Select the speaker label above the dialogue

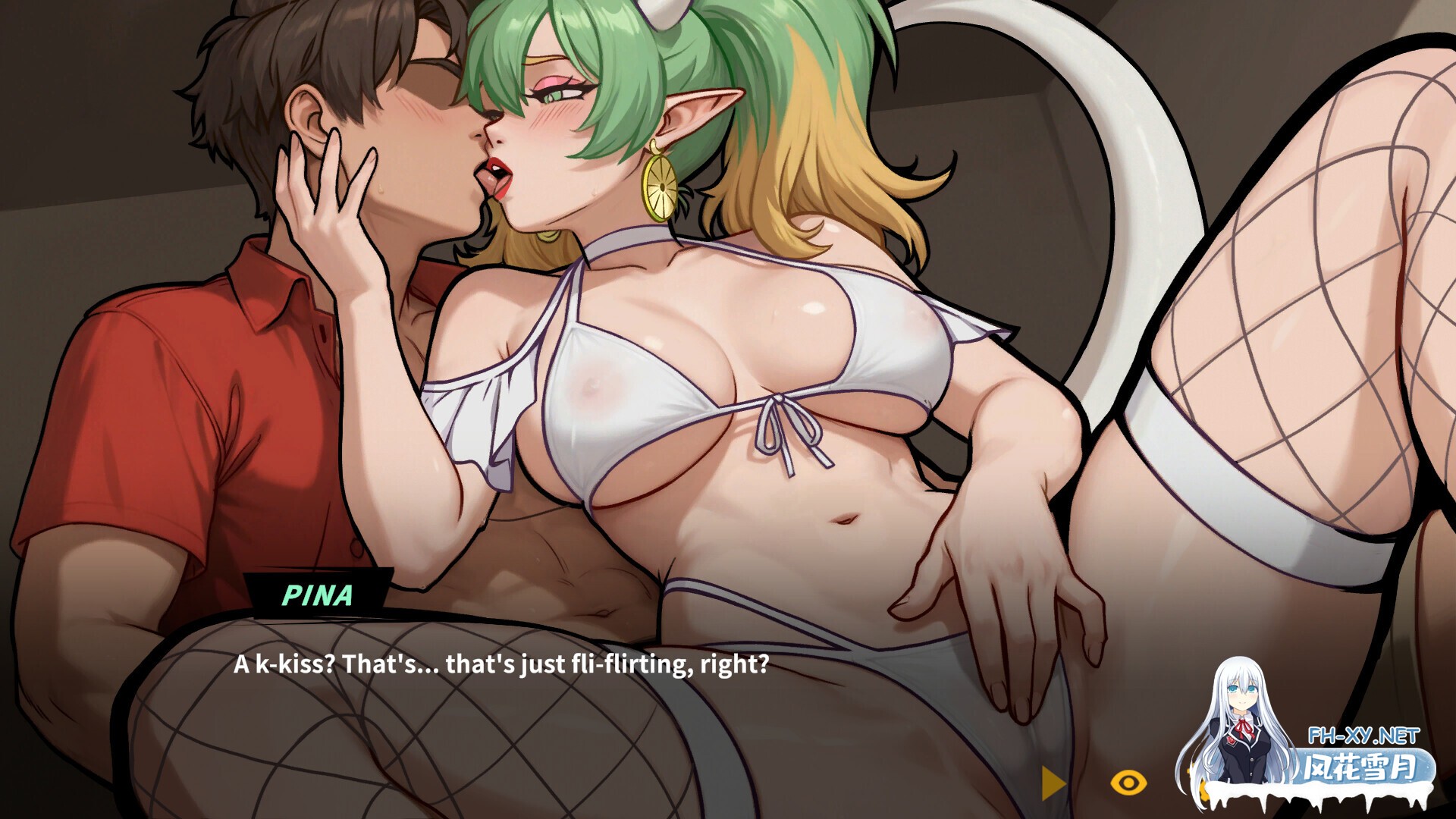318,596
